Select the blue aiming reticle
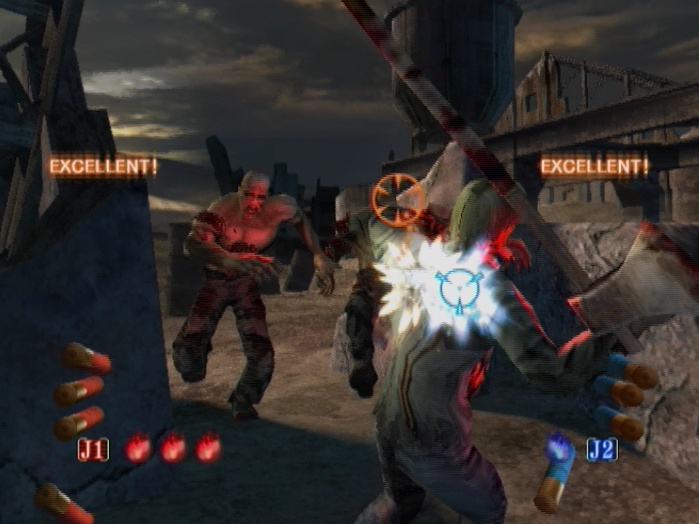Viewport: 699px width, 524px height. [x=462, y=289]
